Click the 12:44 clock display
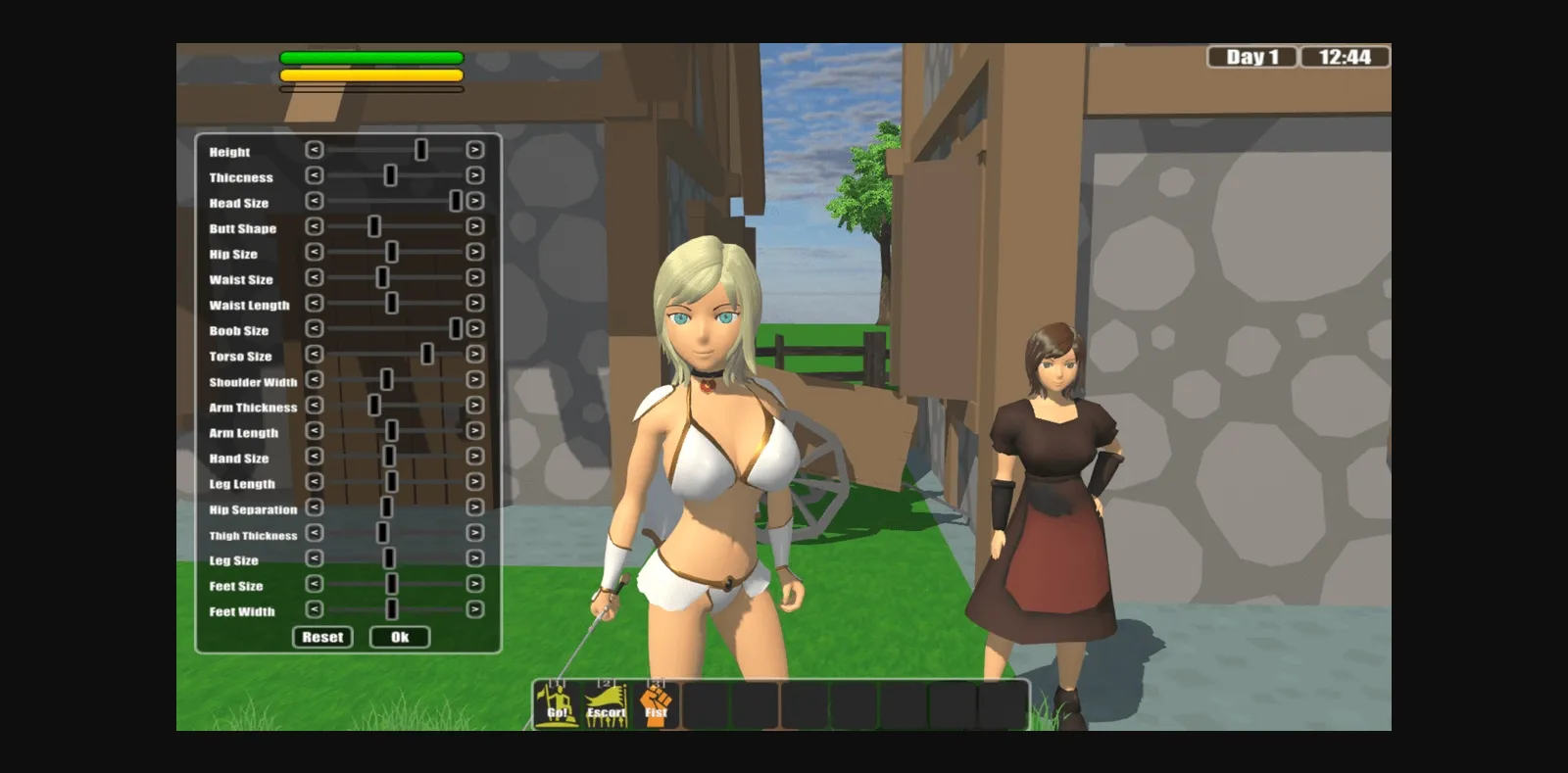The image size is (1568, 773). click(1346, 57)
